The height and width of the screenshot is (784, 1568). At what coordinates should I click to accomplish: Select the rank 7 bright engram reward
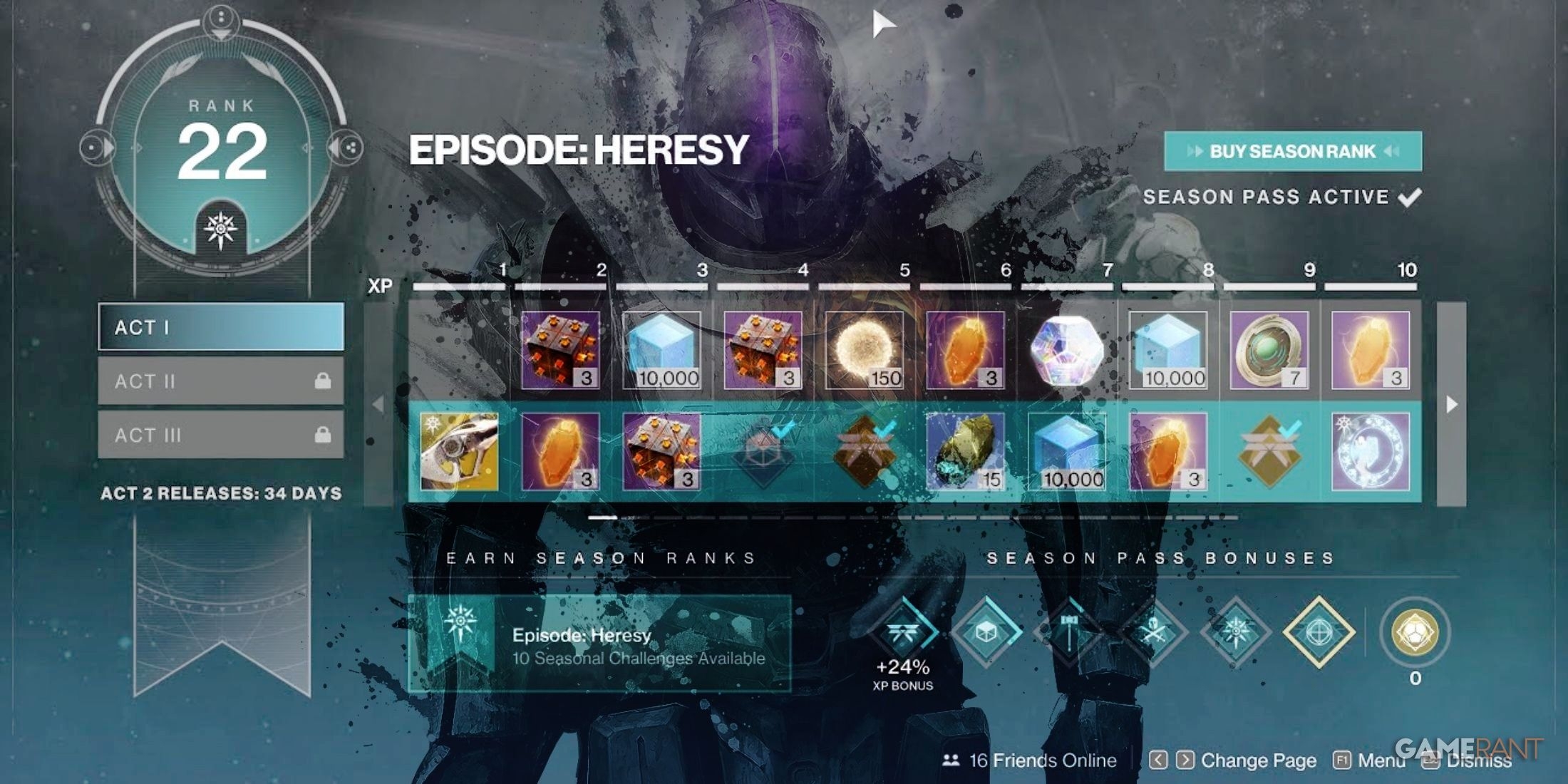[x=1067, y=350]
